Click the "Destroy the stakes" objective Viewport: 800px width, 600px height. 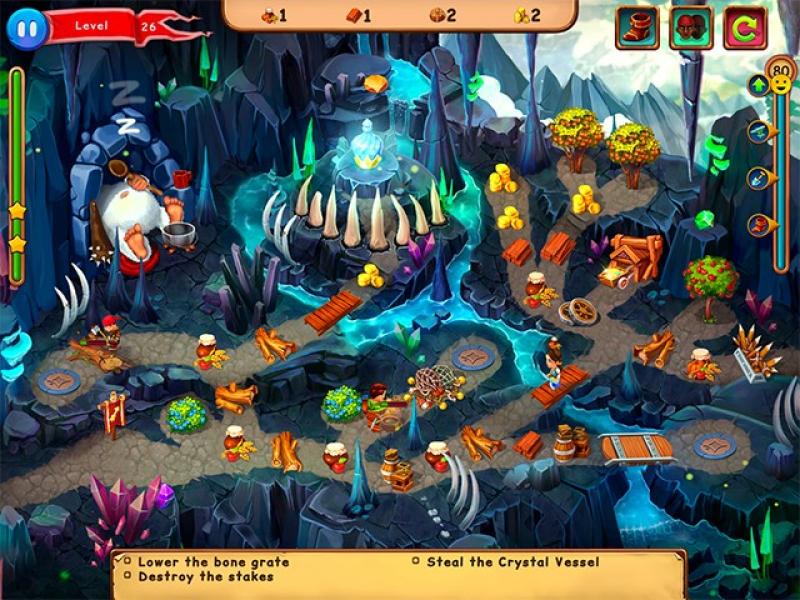205,577
